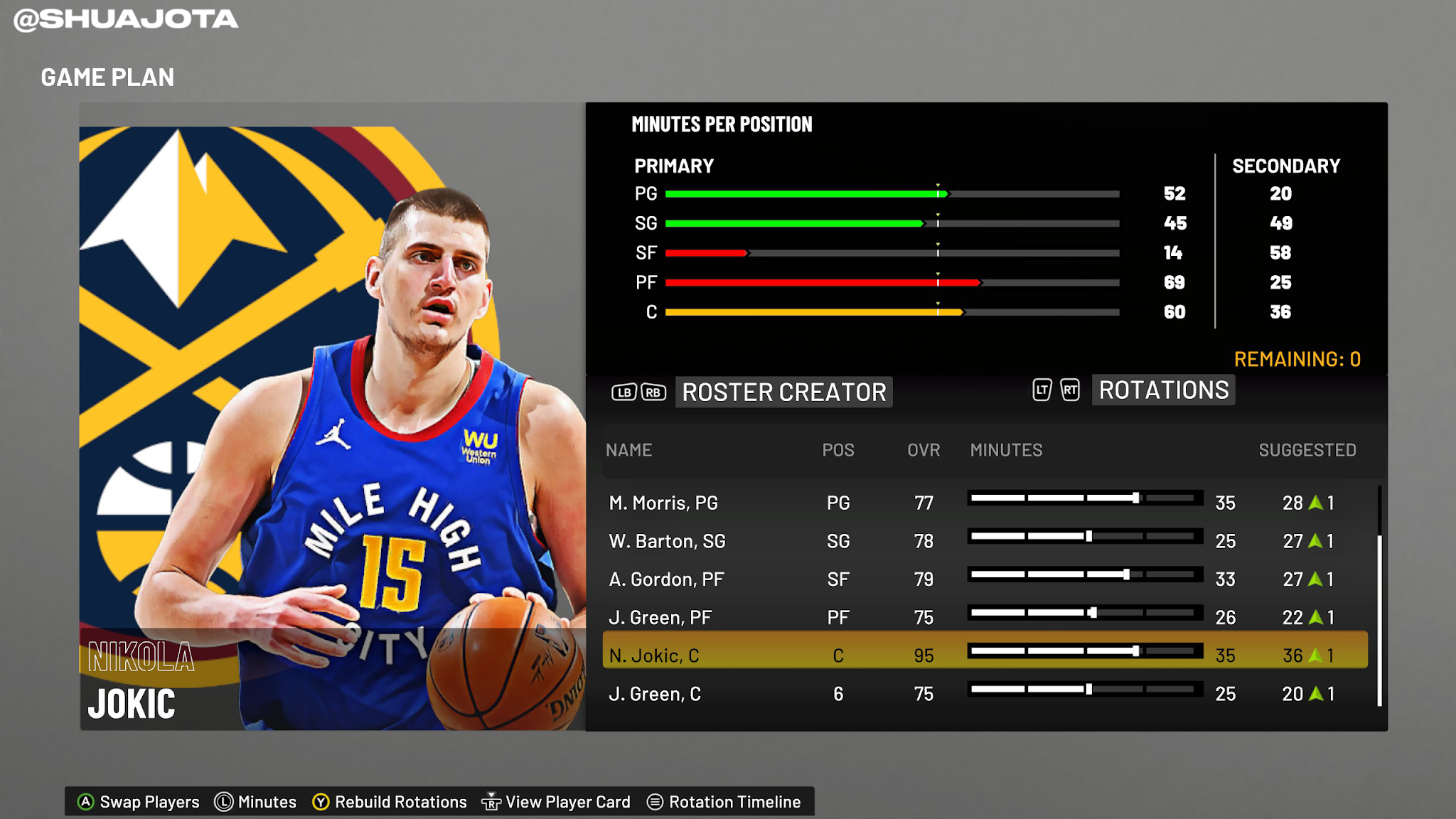Click the Y button icon for Rebuild Rotations
This screenshot has width=1456, height=819.
(x=321, y=801)
